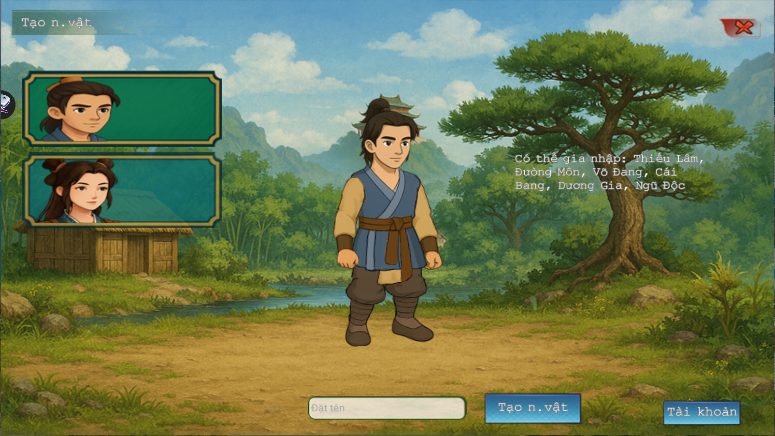775x436 pixels.
Task: Select the male character portrait
Action: click(x=121, y=108)
